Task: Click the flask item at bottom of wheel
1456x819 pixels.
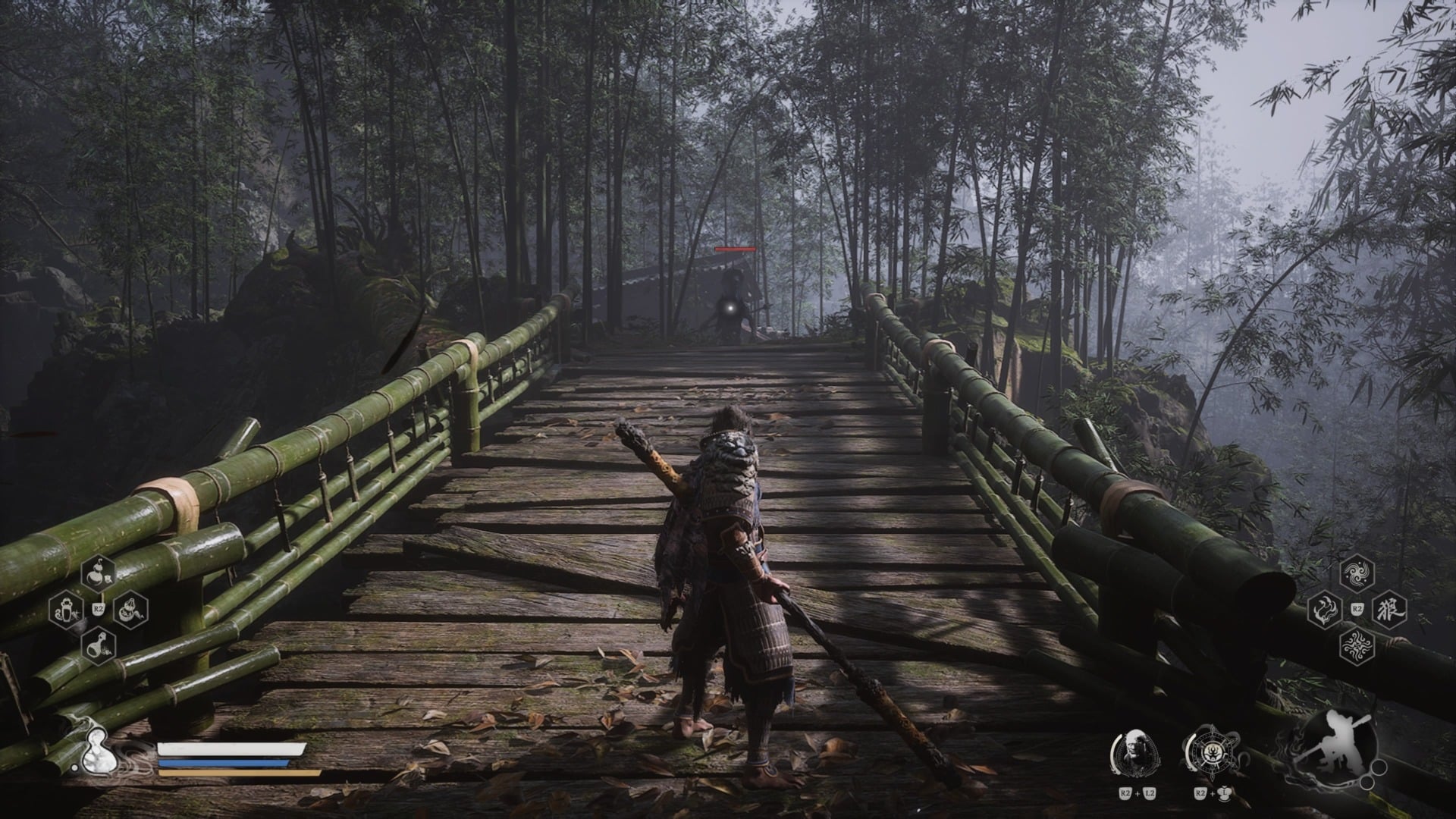Action: [x=99, y=645]
